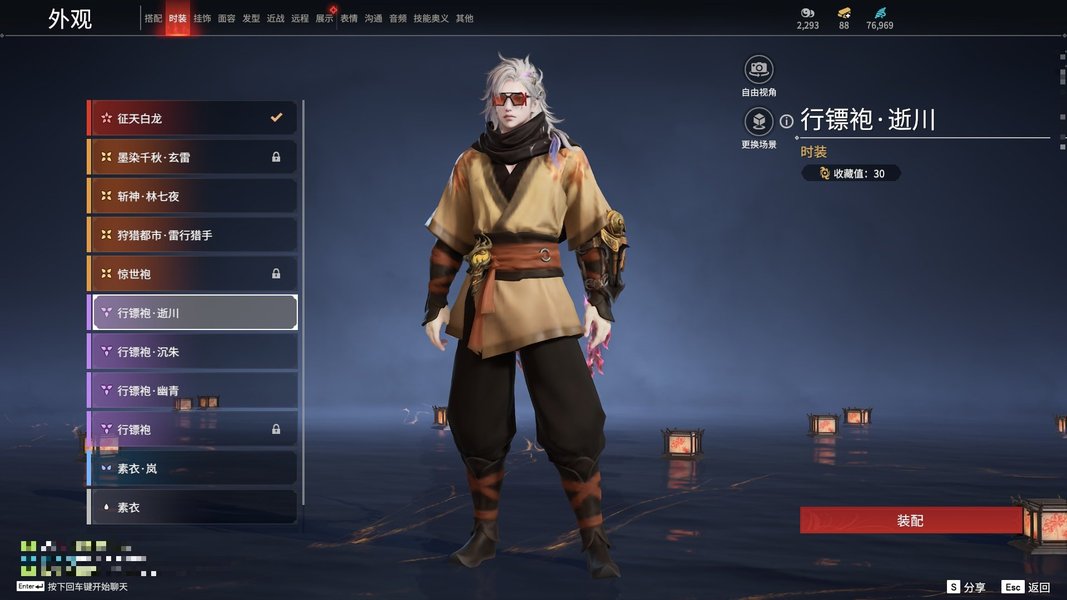This screenshot has width=1067, height=600.
Task: Select the 行镖袍·沉朱 outfit
Action: [192, 352]
